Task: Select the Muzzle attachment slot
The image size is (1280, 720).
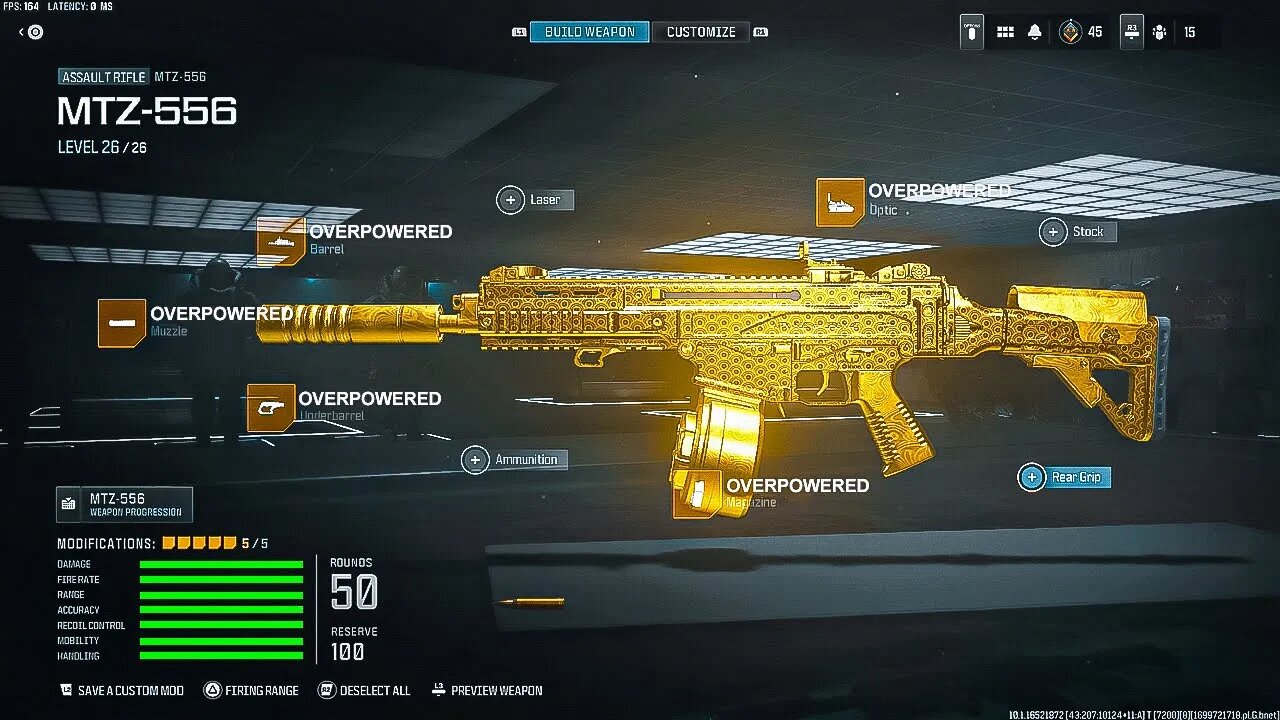Action: click(122, 323)
